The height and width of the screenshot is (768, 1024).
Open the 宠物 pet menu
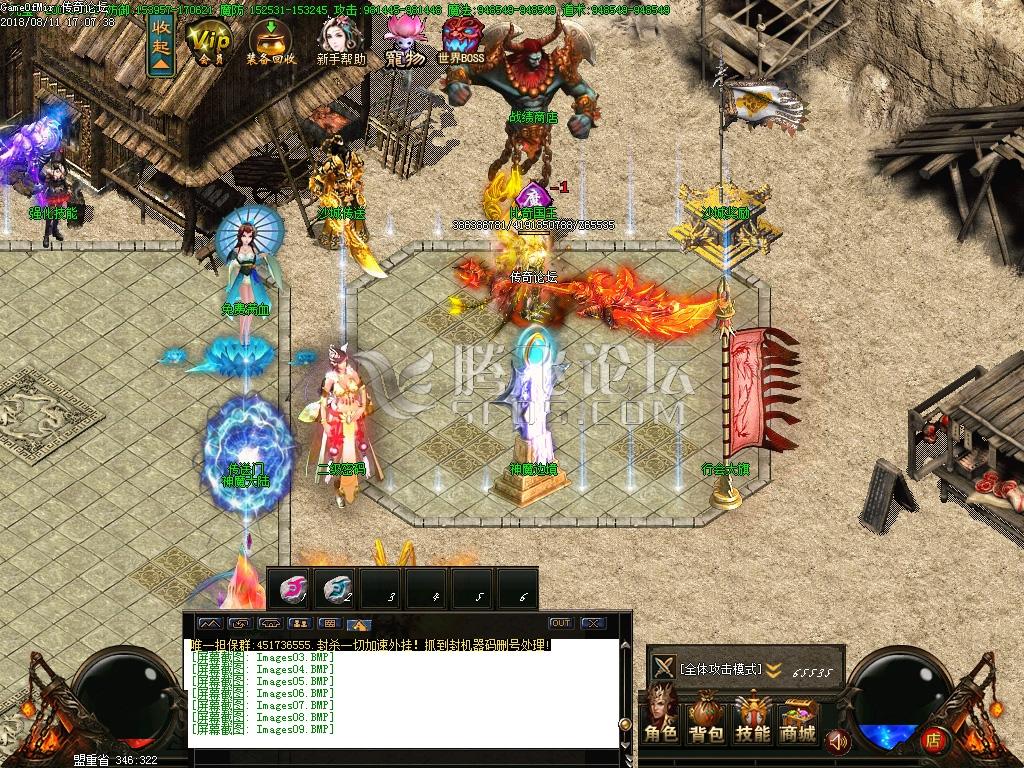406,44
